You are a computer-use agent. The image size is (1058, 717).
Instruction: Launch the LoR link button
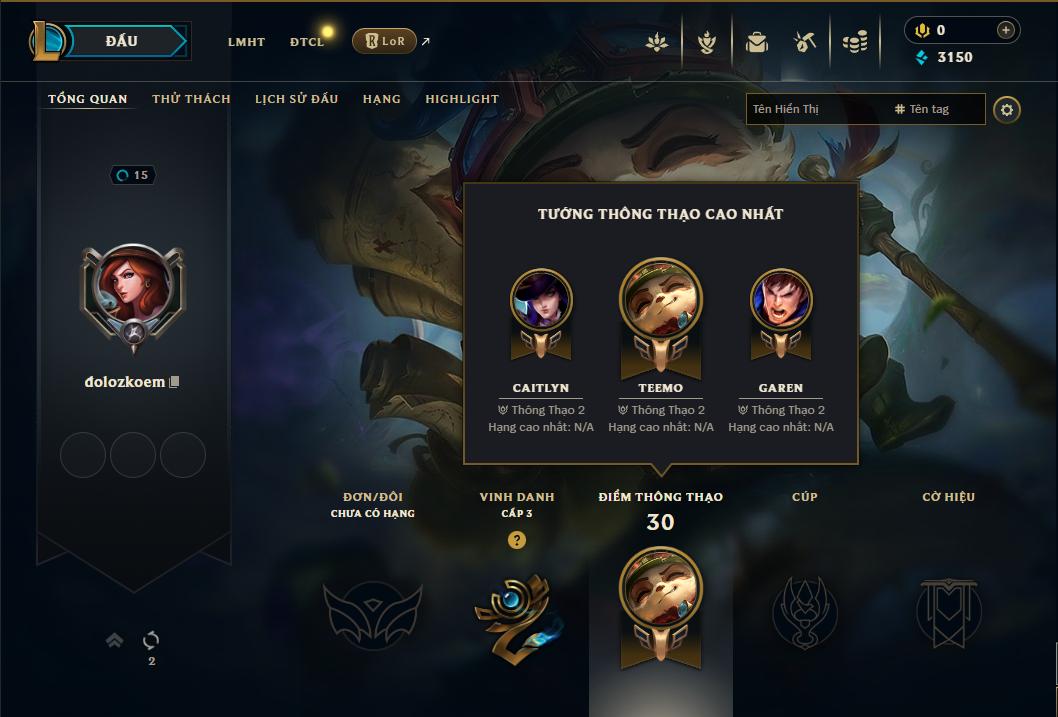coord(384,41)
